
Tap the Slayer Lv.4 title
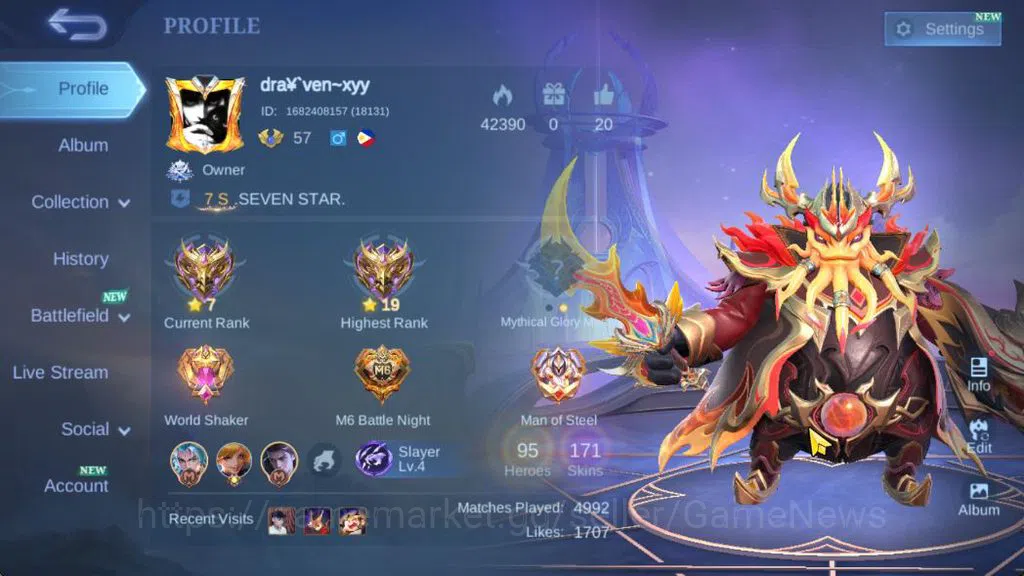click(x=400, y=459)
